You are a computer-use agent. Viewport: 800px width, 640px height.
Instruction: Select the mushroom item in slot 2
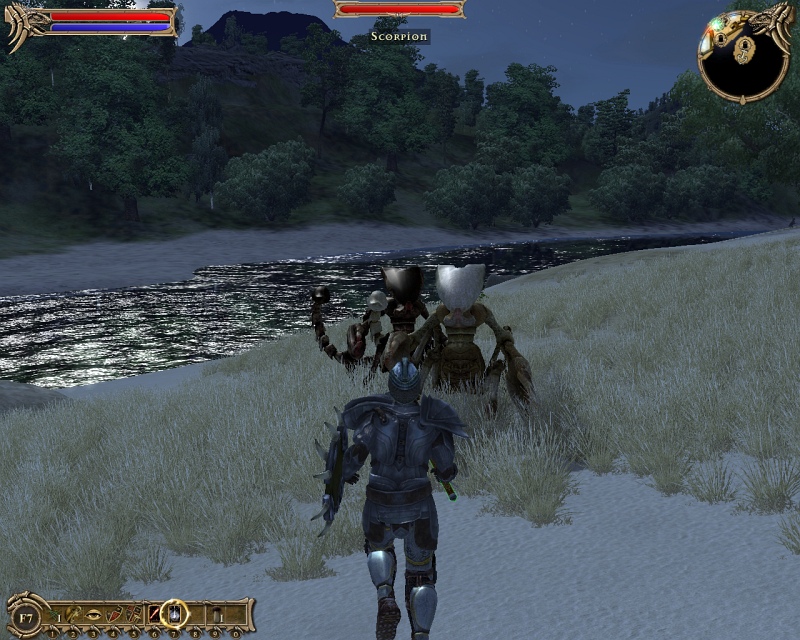75,612
